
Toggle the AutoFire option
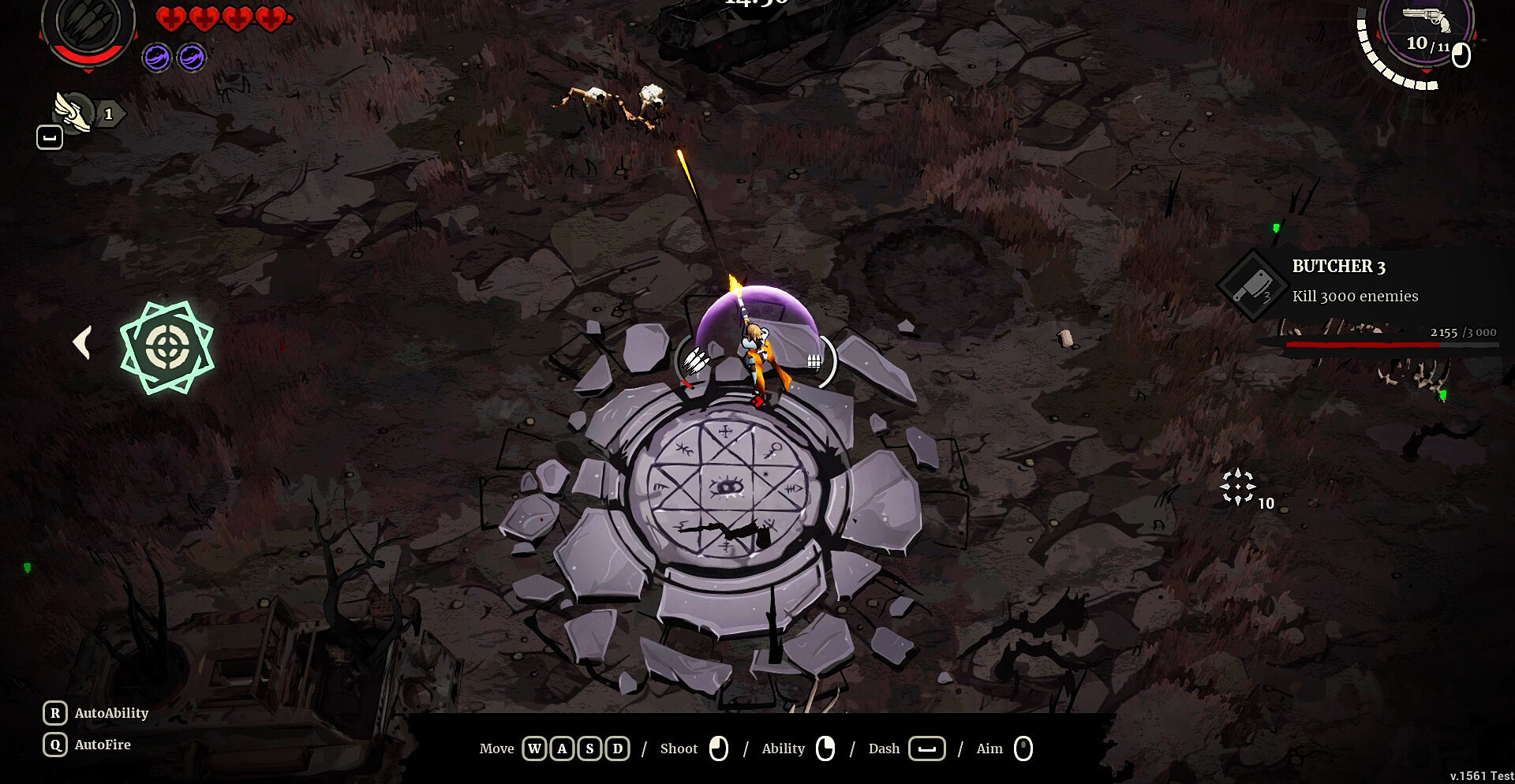(x=88, y=745)
